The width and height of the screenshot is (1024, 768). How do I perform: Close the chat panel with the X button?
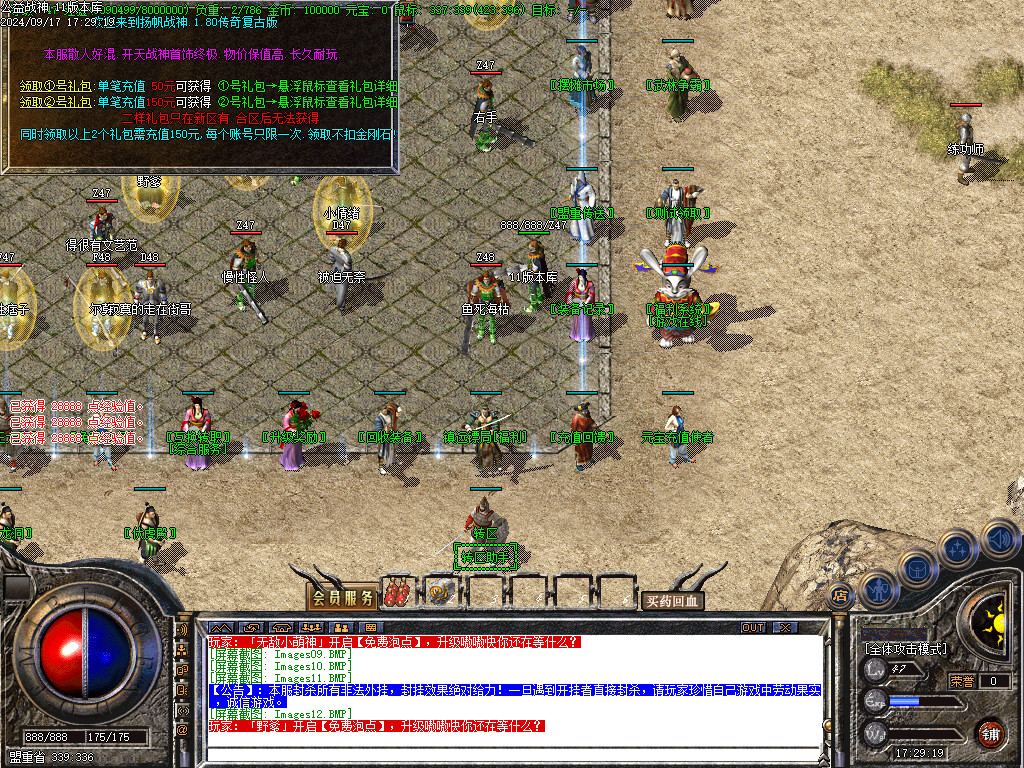point(786,627)
